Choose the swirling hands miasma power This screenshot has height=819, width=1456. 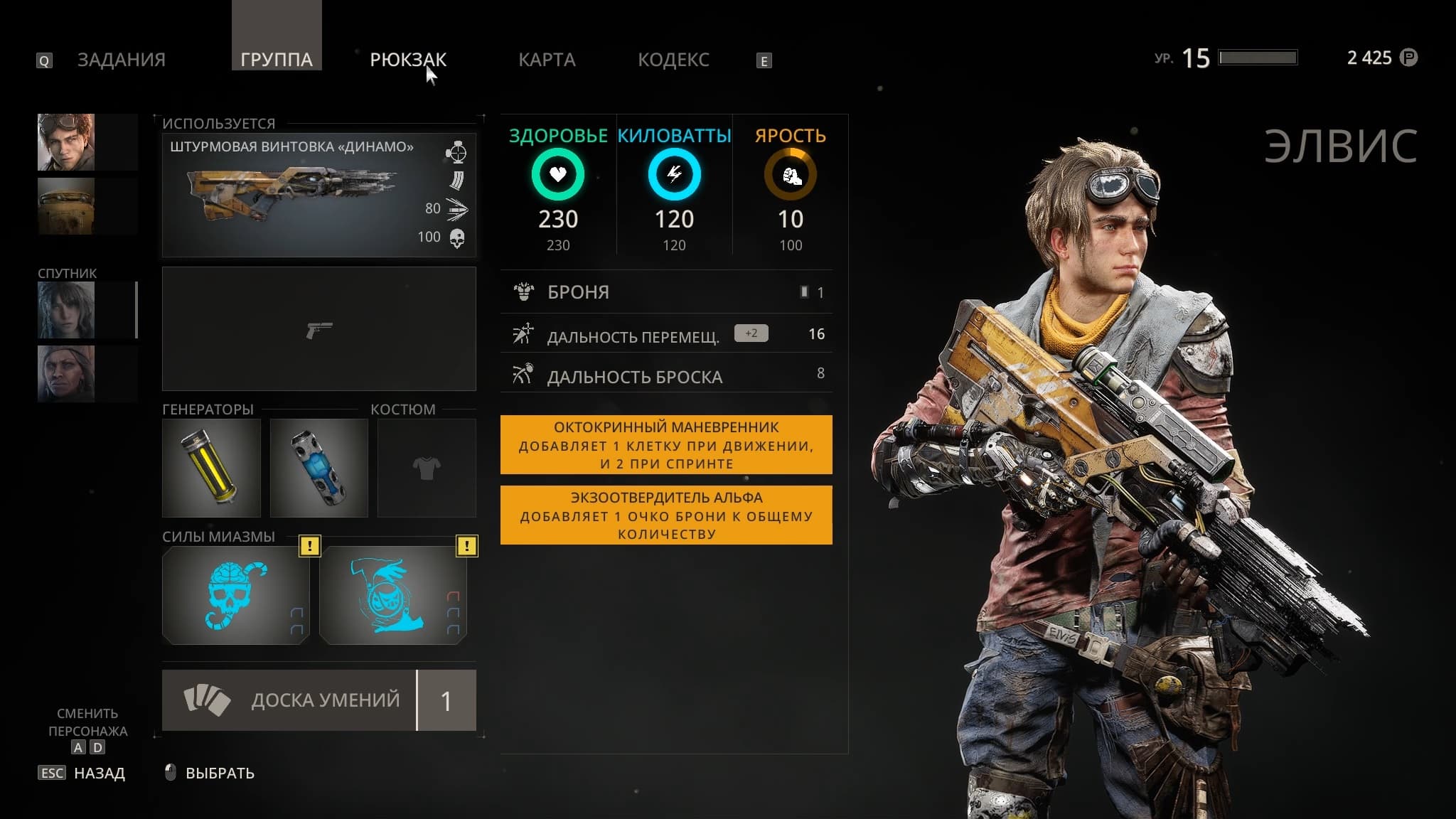point(392,596)
